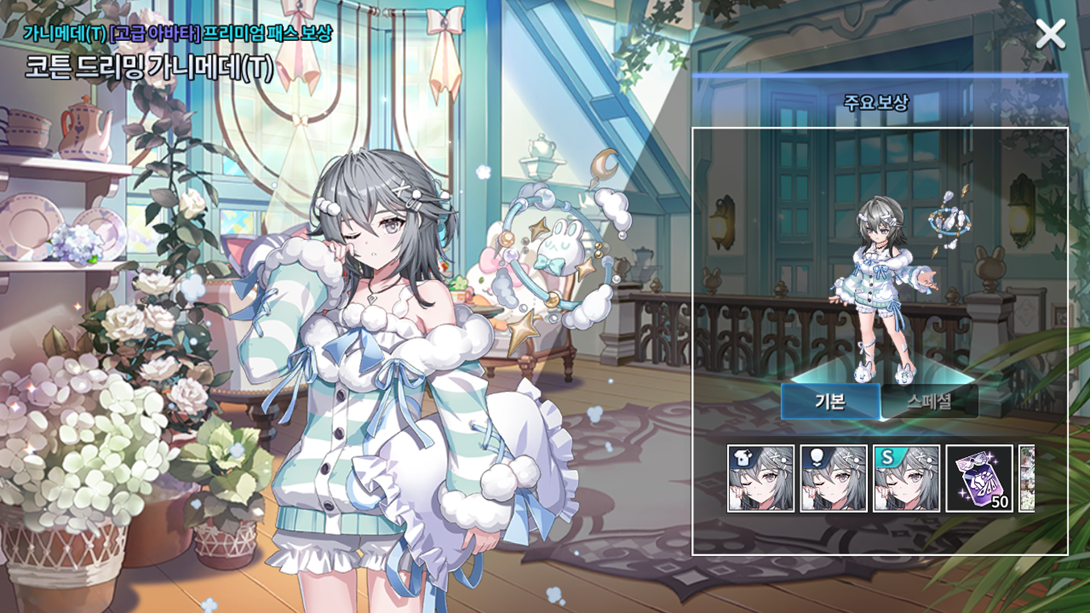Image resolution: width=1090 pixels, height=613 pixels.
Task: Select the reward with speech bubble badge
Action: pyautogui.click(x=834, y=479)
